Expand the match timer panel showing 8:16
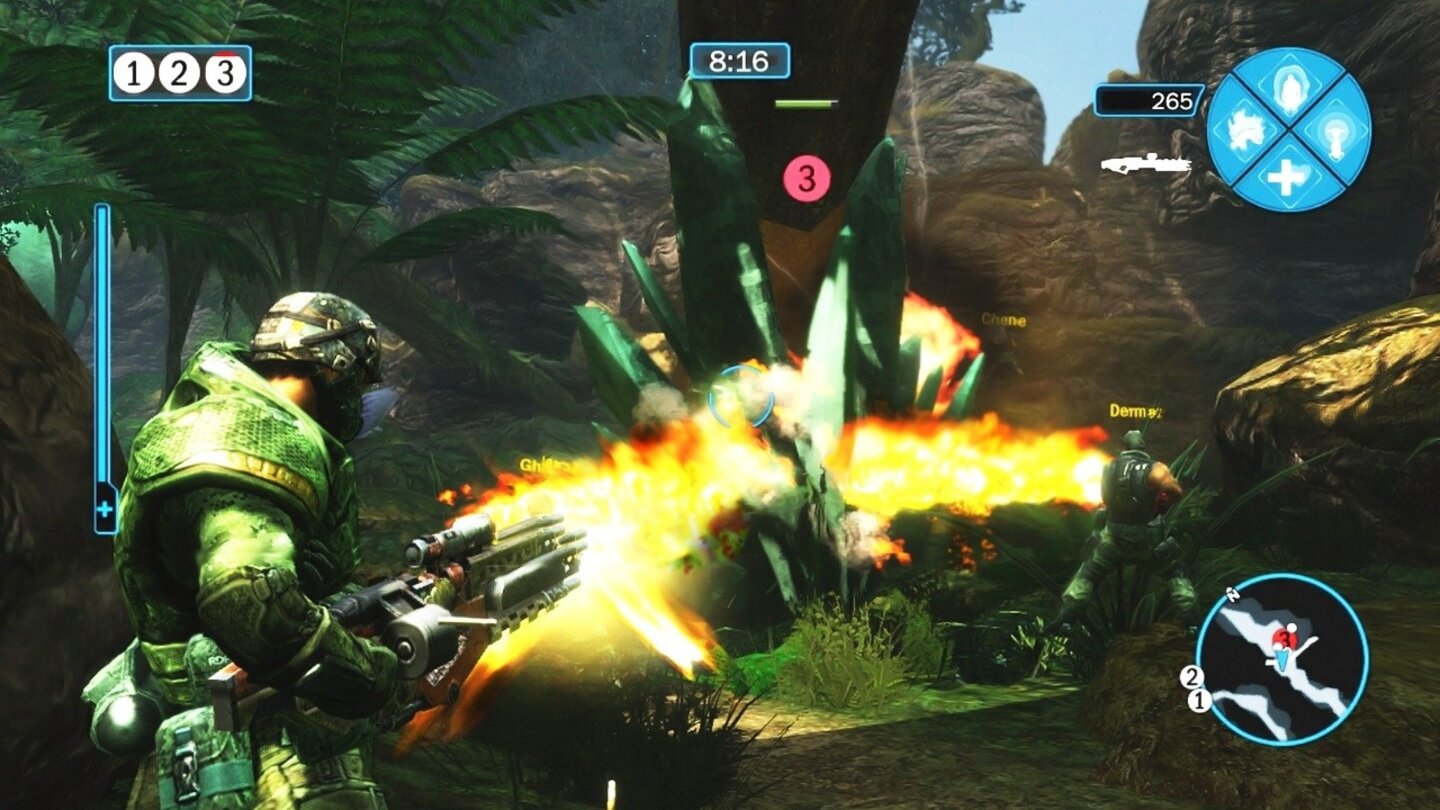Screen dimensions: 1440x810 [740, 60]
